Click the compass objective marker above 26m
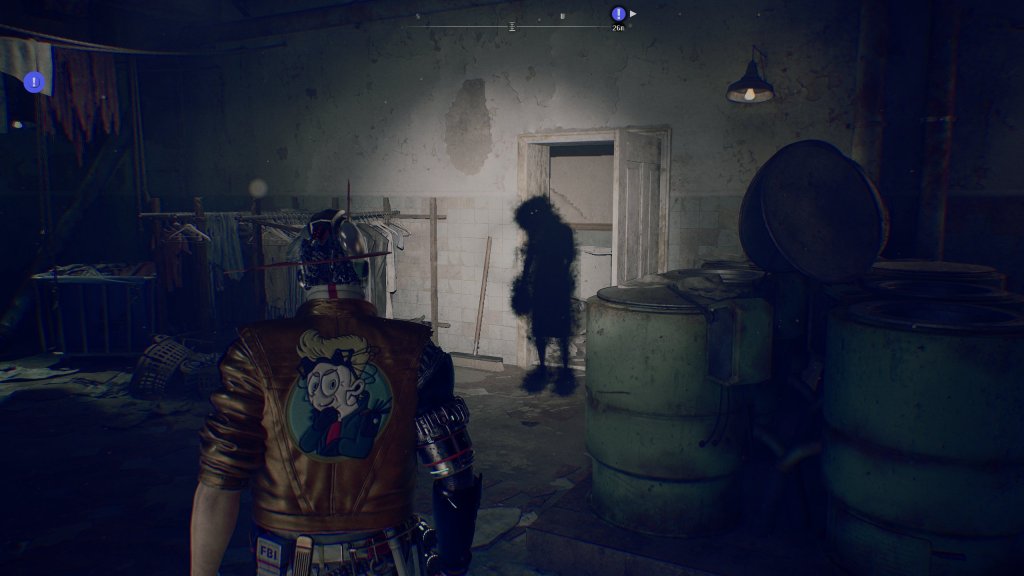This screenshot has height=576, width=1024. (x=618, y=14)
